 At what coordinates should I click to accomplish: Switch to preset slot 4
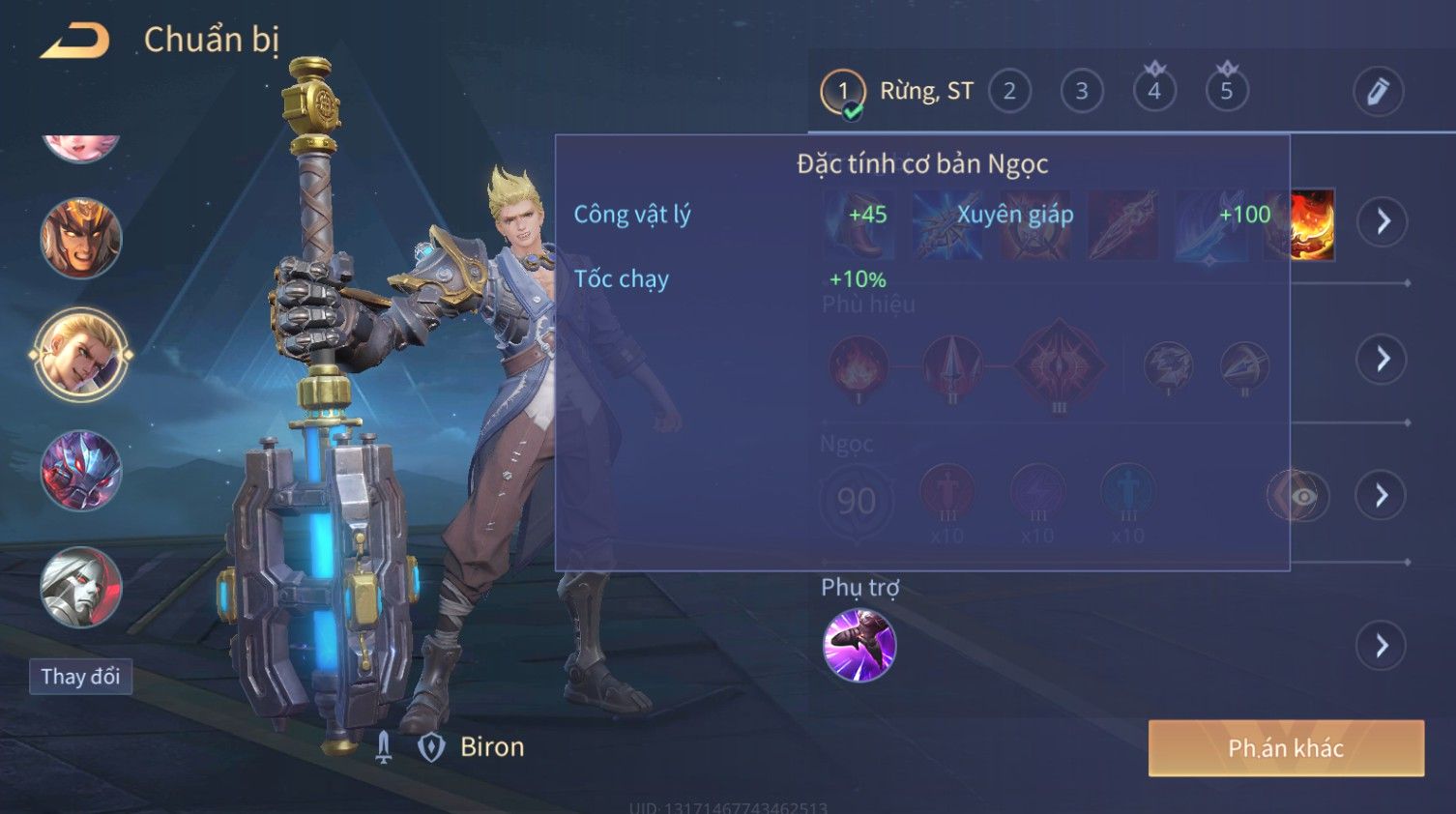pyautogui.click(x=1154, y=92)
